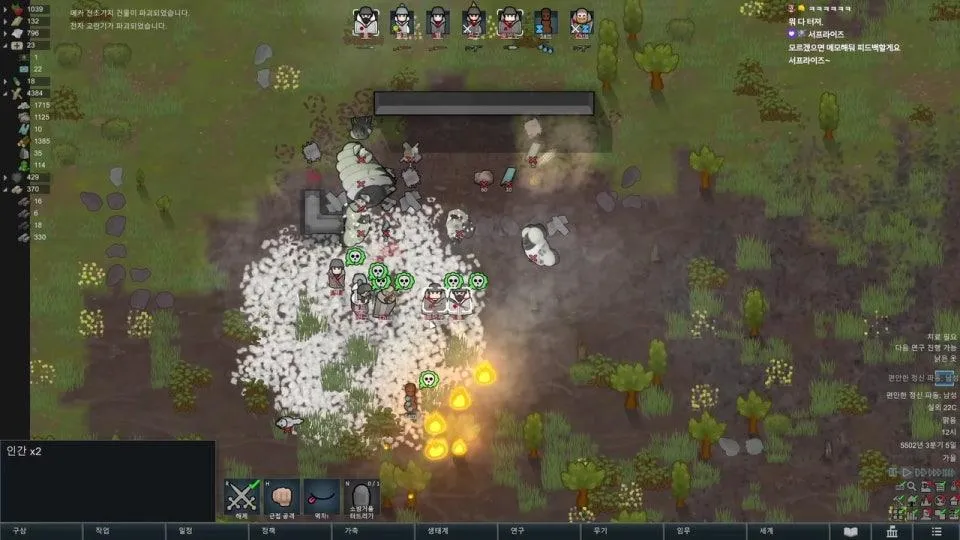Click the normal speed play button
The height and width of the screenshot is (540, 960).
pyautogui.click(x=908, y=472)
